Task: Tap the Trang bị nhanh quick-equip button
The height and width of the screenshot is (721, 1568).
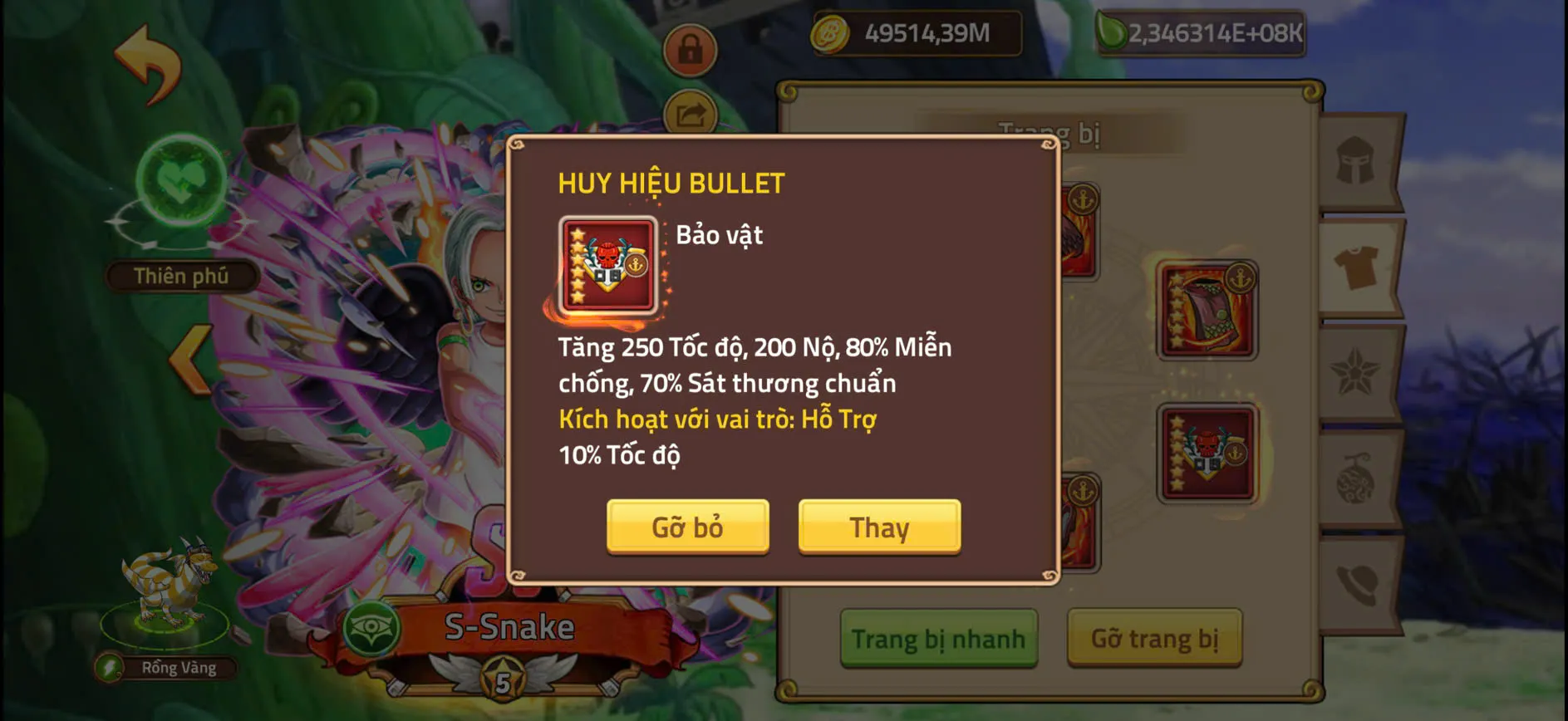Action: tap(938, 638)
